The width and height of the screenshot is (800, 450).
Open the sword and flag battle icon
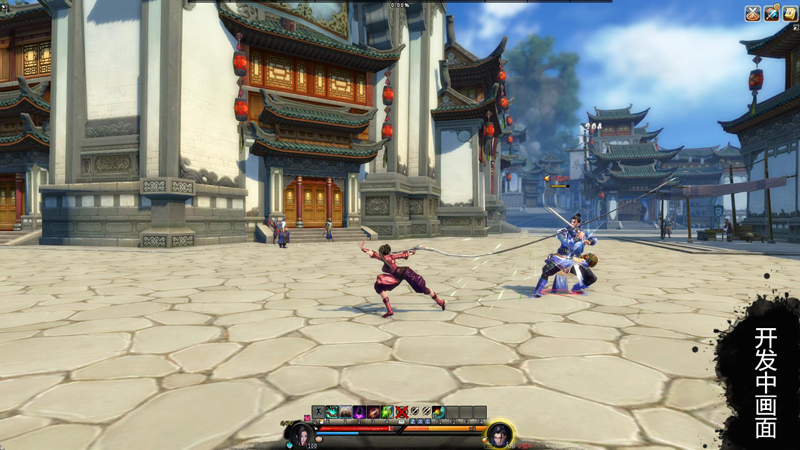point(771,13)
